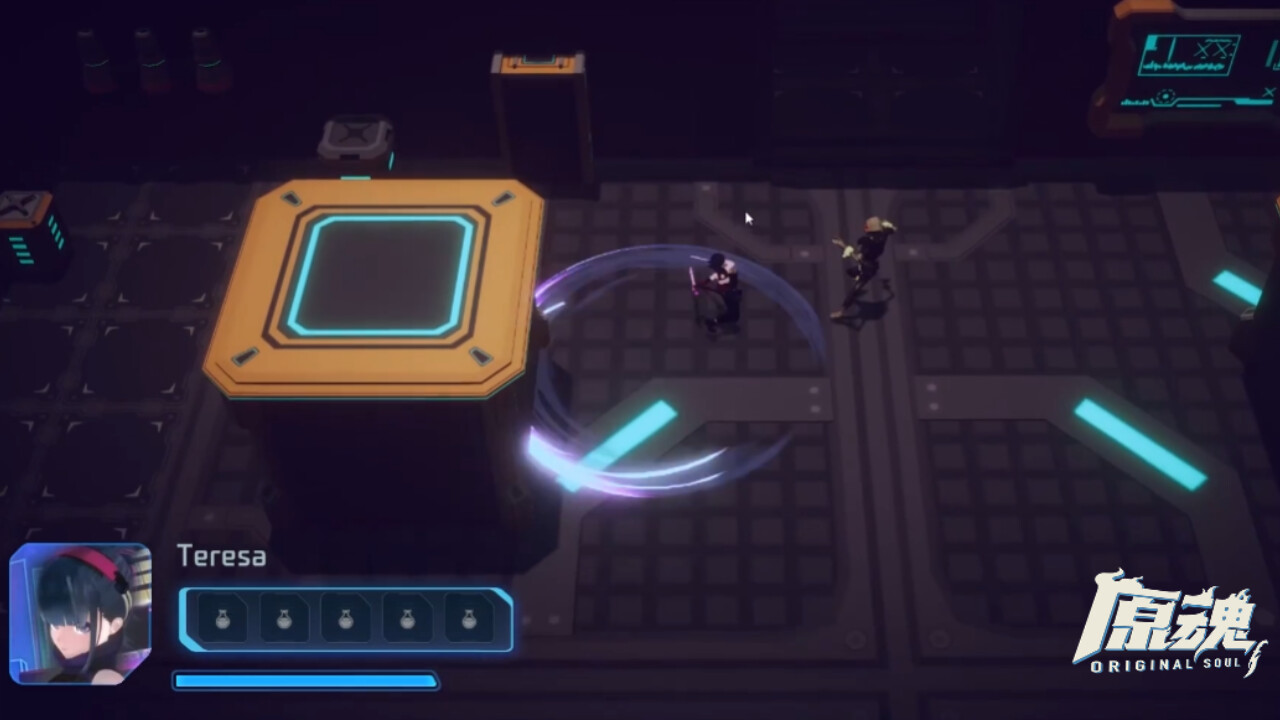The height and width of the screenshot is (720, 1280).
Task: Click the gear emblem on the wall console
Action: (1163, 96)
